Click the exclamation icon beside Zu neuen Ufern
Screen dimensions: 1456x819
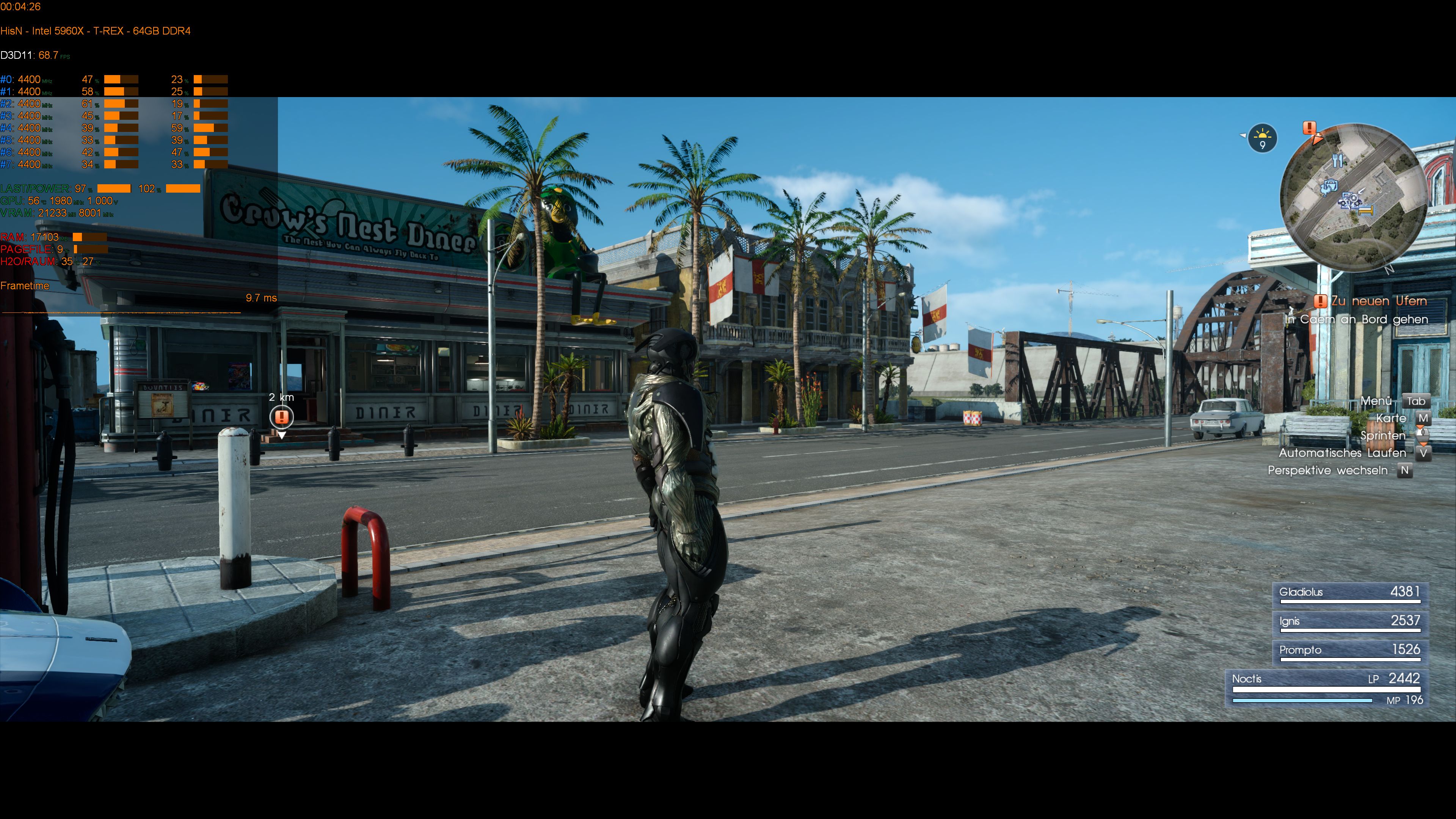1321,301
